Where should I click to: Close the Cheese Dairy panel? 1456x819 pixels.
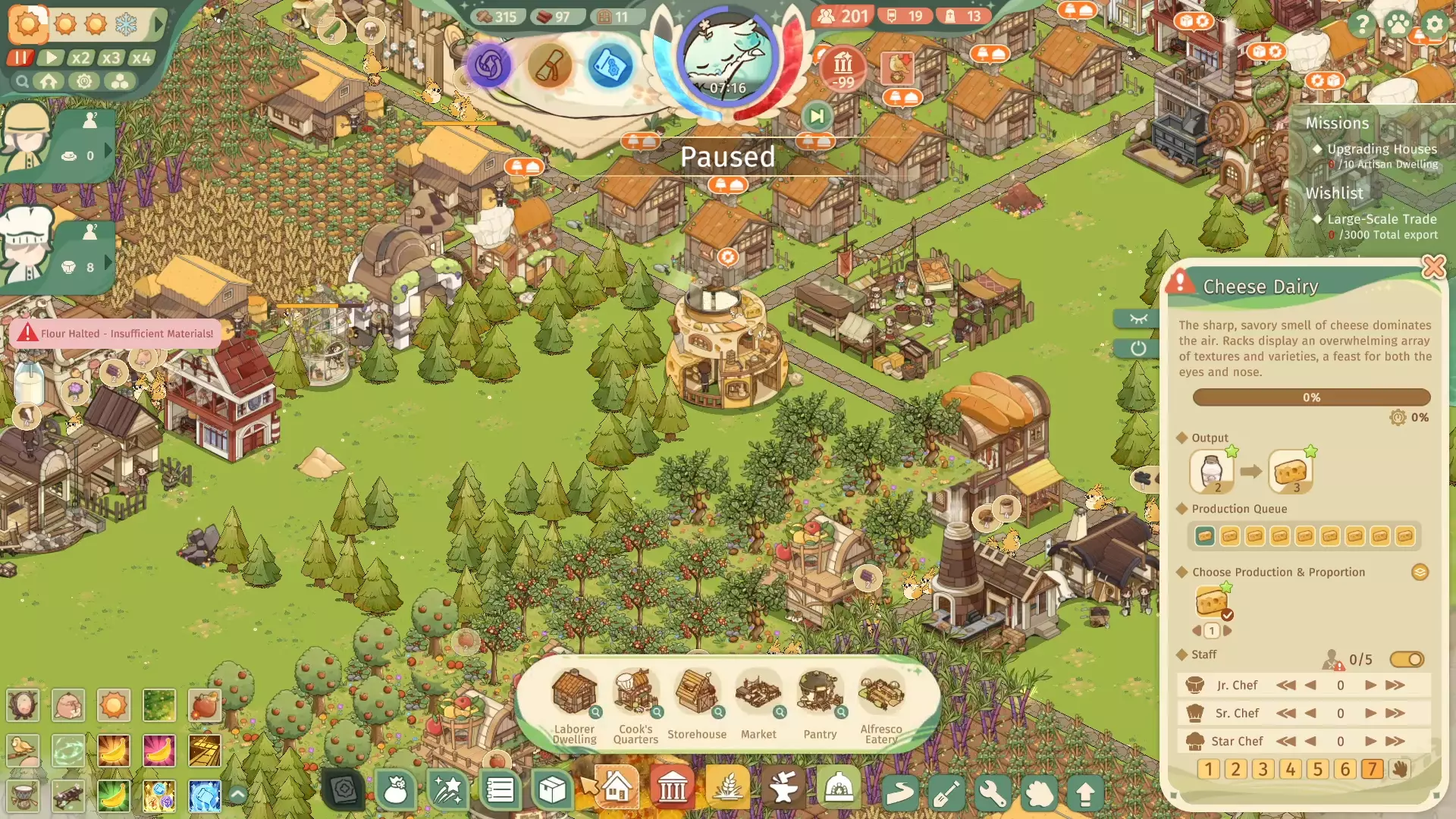[1433, 267]
